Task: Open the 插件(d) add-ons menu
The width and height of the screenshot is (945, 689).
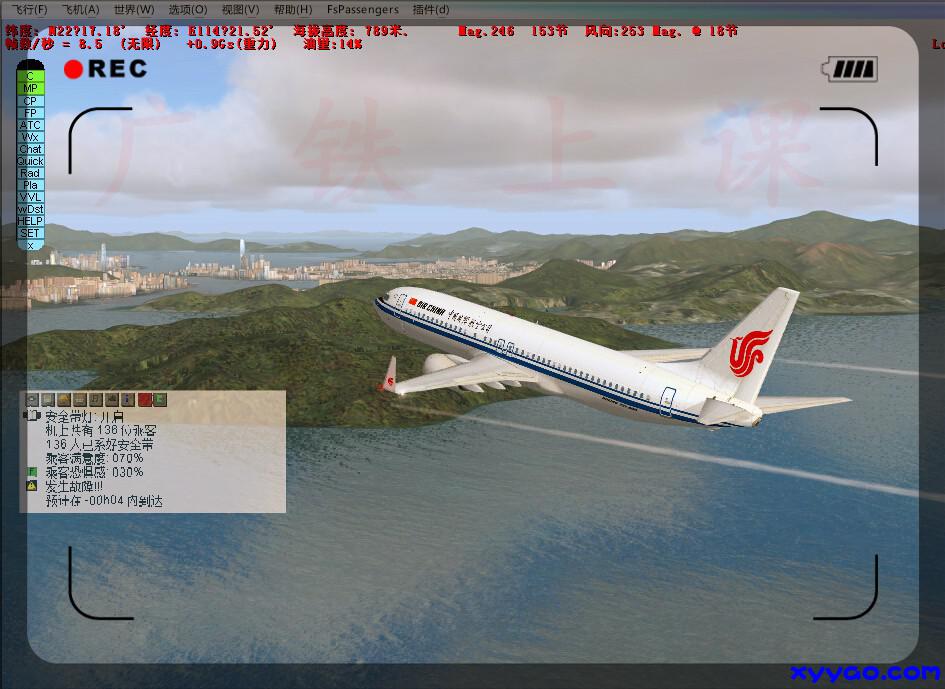Action: pos(431,9)
